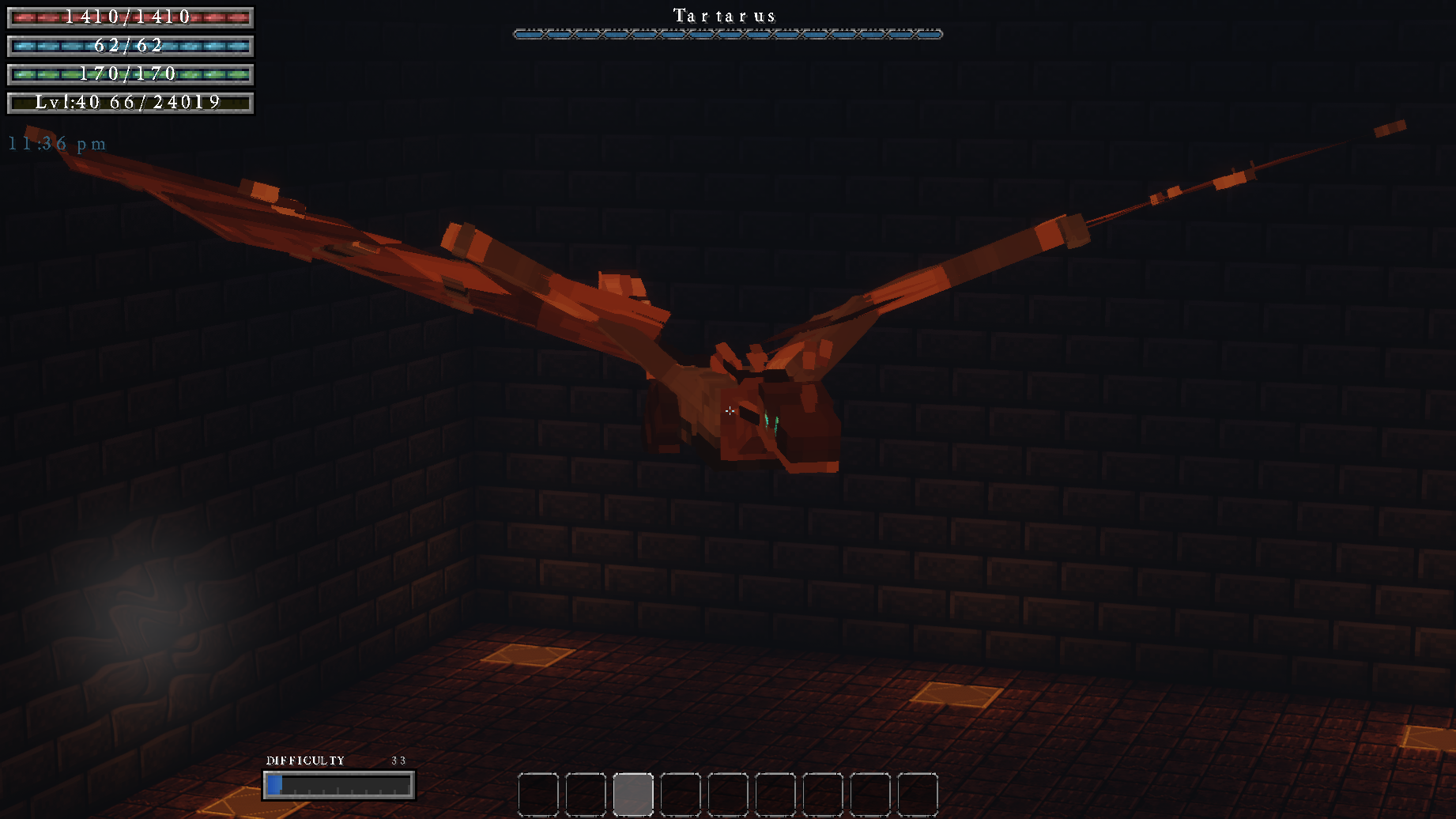Click the crosshair at screen center

(729, 410)
